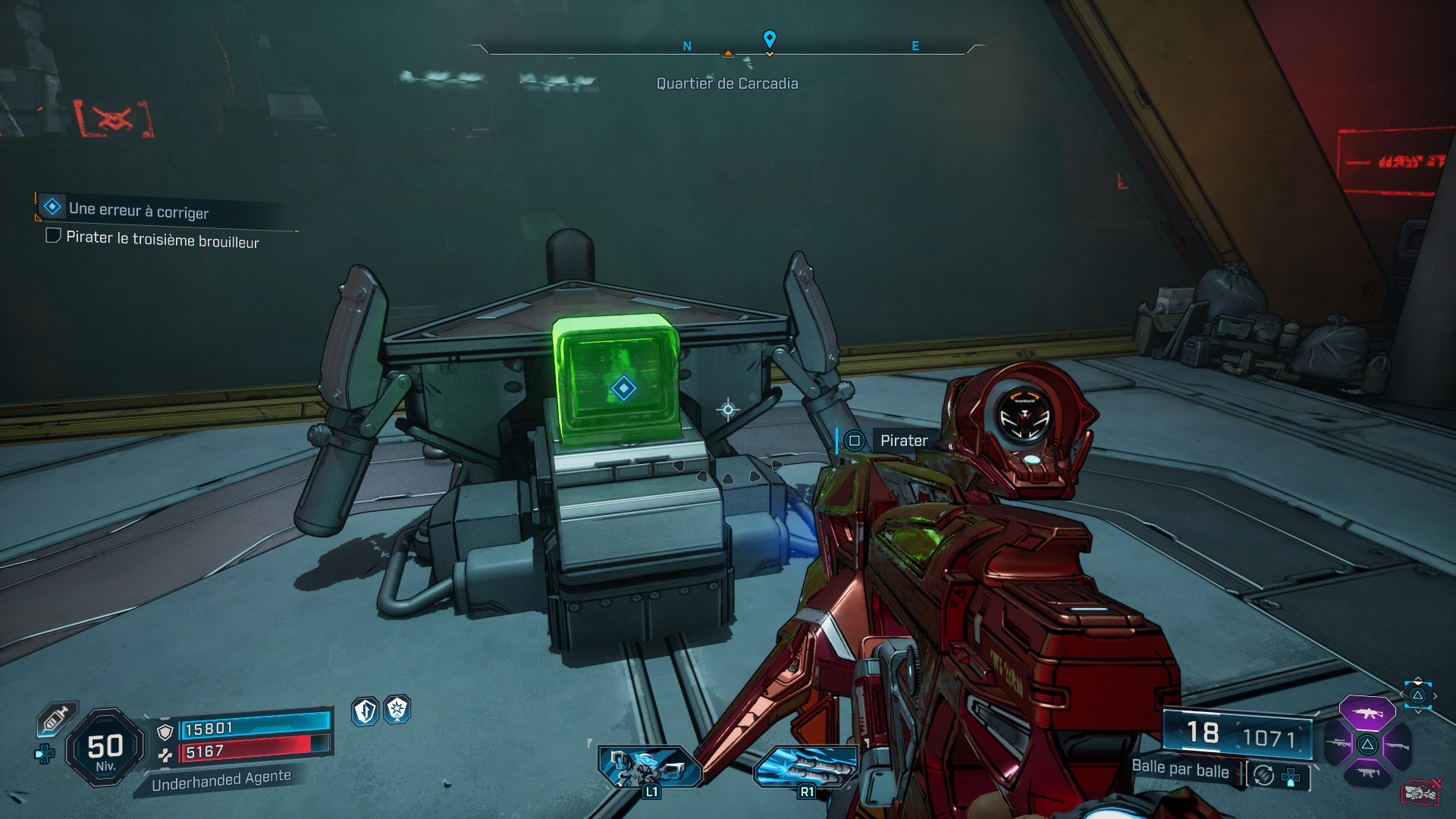
Task: Select the 'Quartier de Carcadia' location label
Action: 727,83
